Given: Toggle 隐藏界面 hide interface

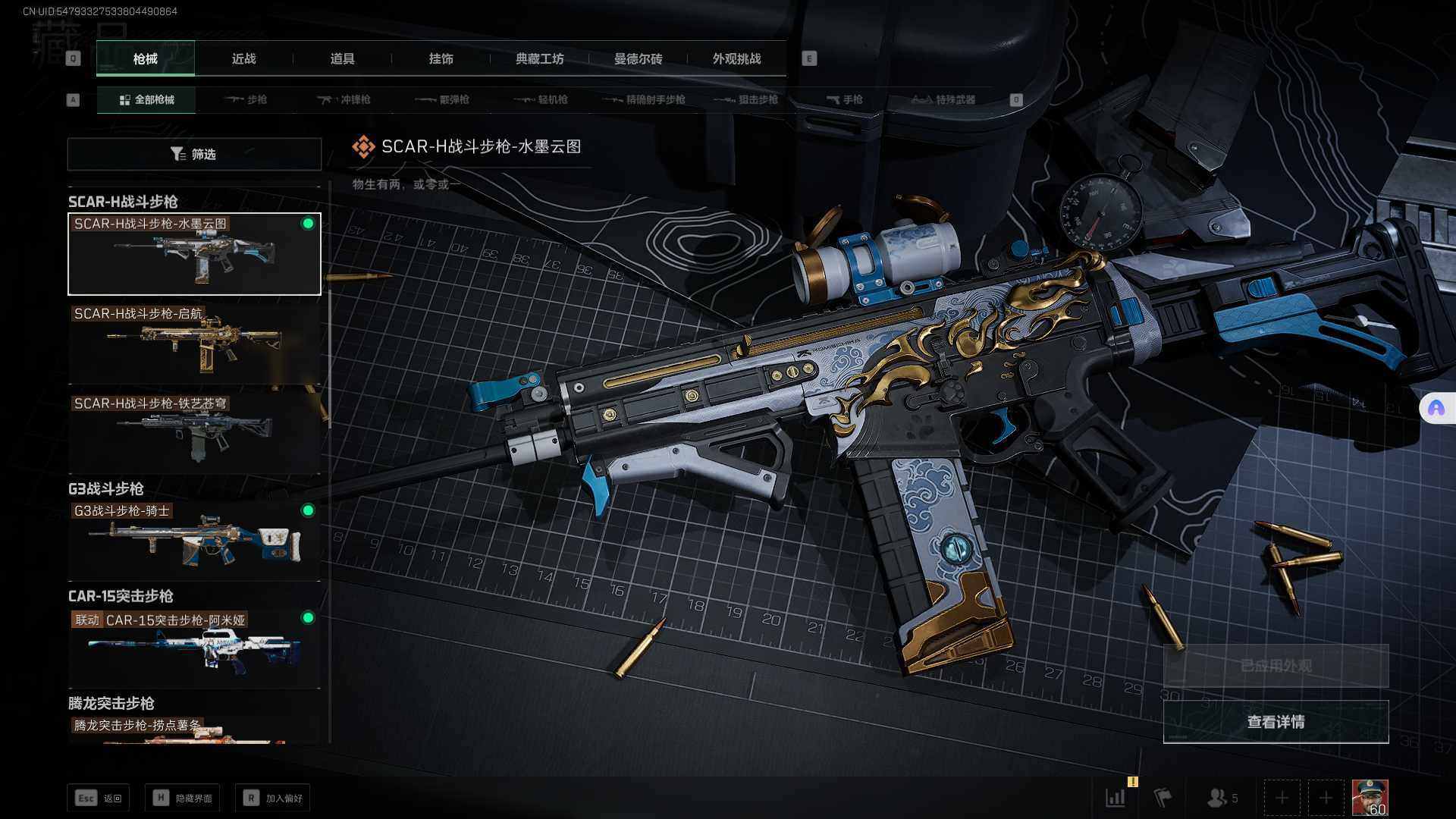Looking at the screenshot, I should pyautogui.click(x=183, y=798).
